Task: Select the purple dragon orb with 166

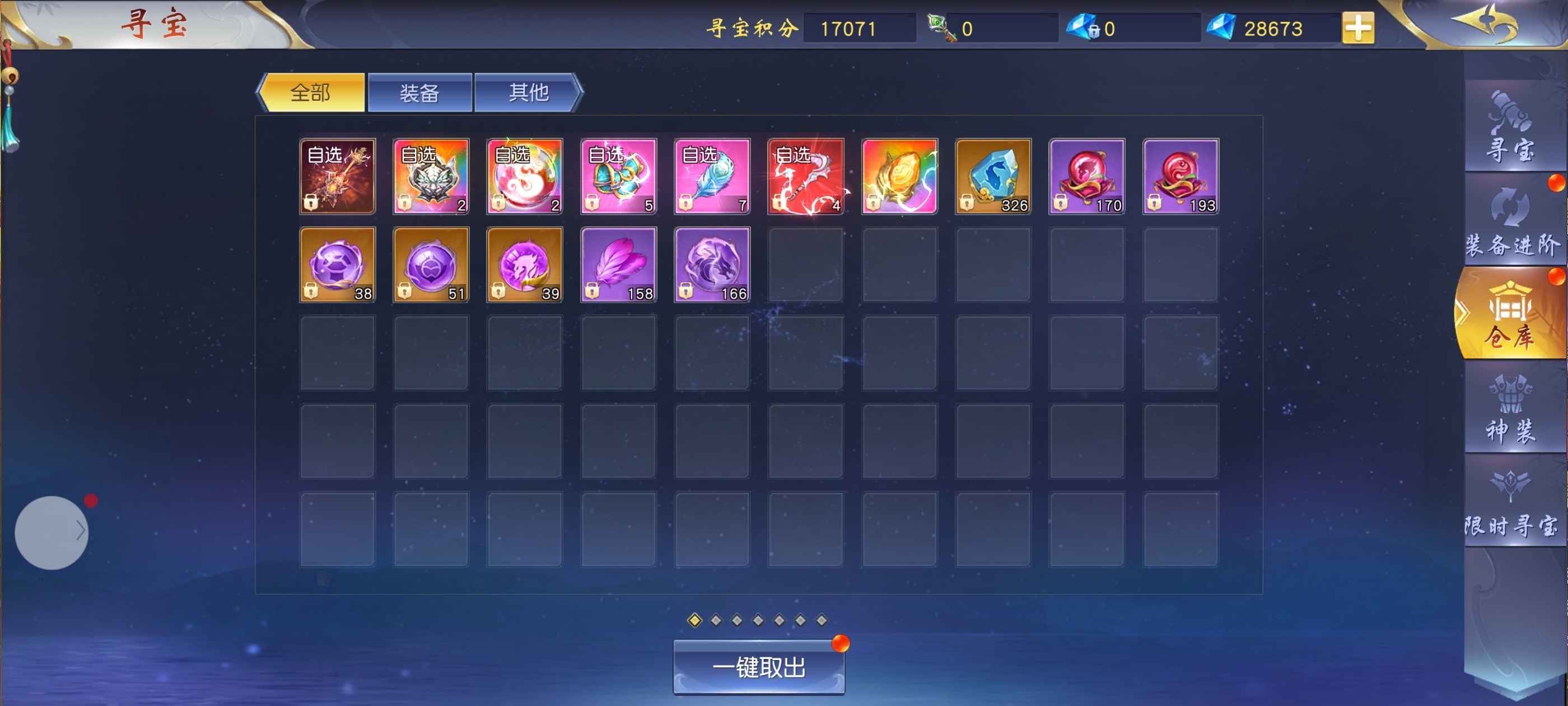Action: [712, 264]
